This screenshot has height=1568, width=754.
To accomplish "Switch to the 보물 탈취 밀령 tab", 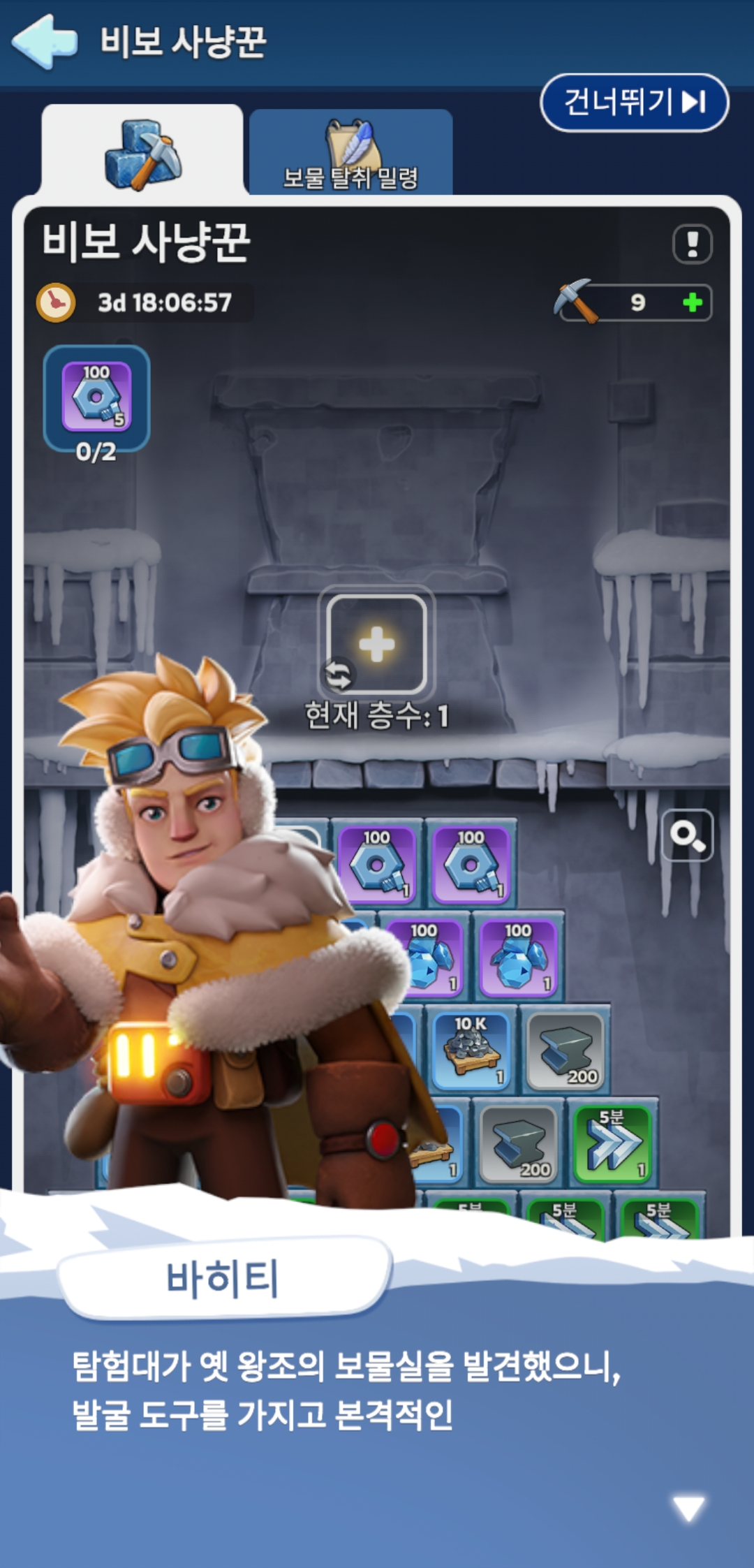I will tap(350, 153).
